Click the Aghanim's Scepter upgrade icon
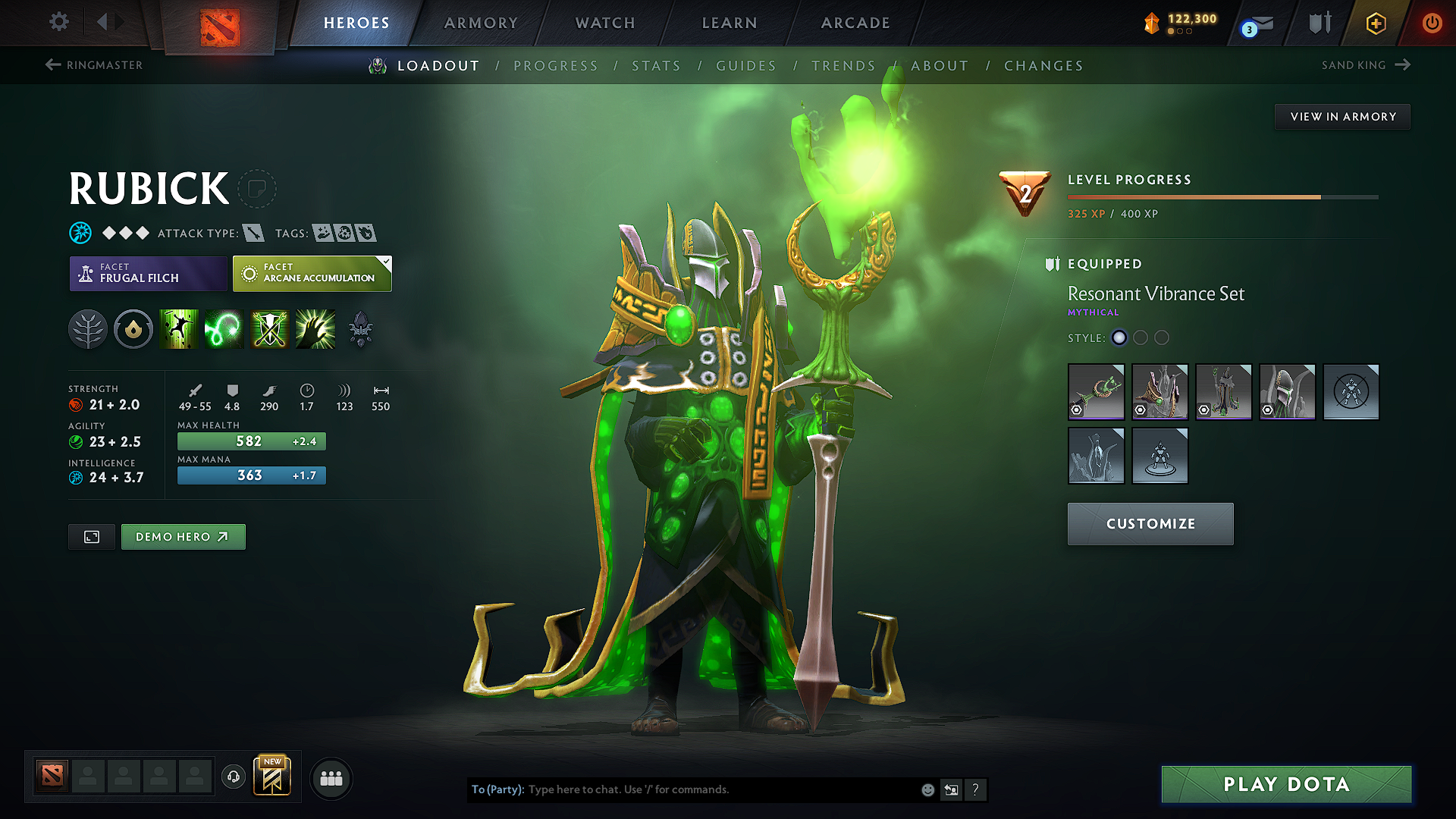The image size is (1456, 819). [x=360, y=328]
